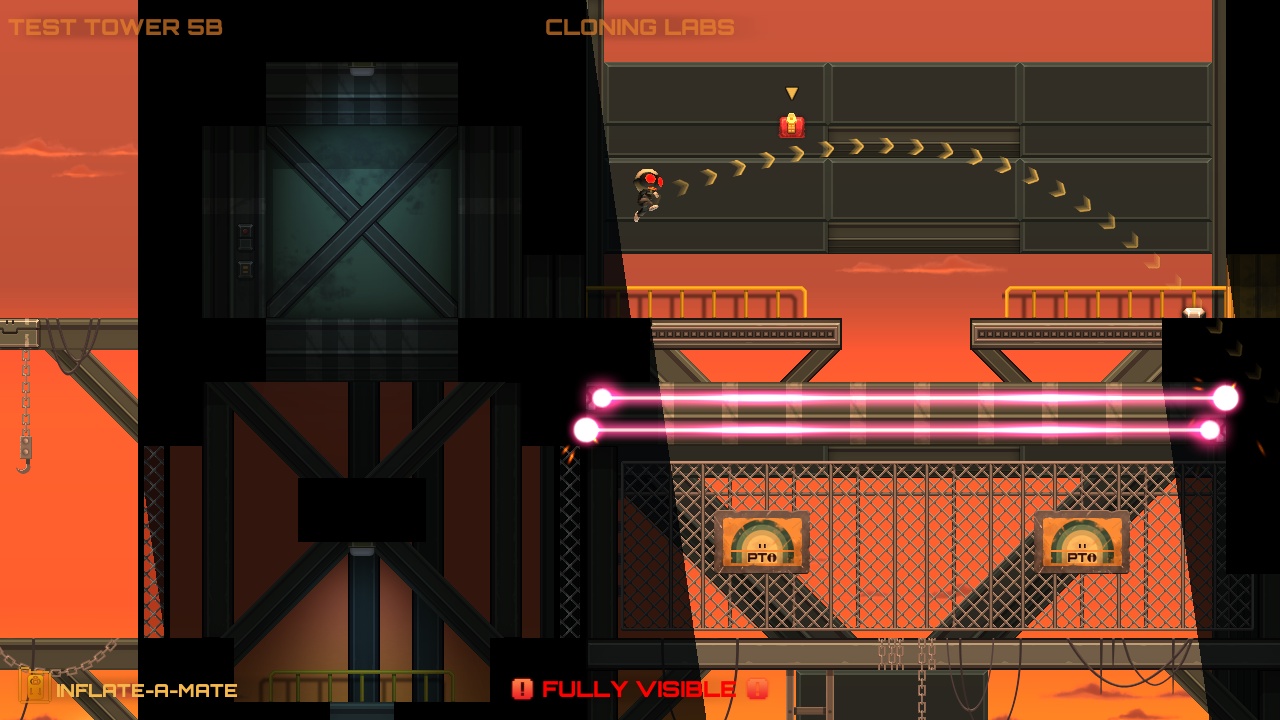This screenshot has height=720, width=1280.
Task: Click the red exclamation icon left of FULLY VISIBLE
Action: point(522,688)
